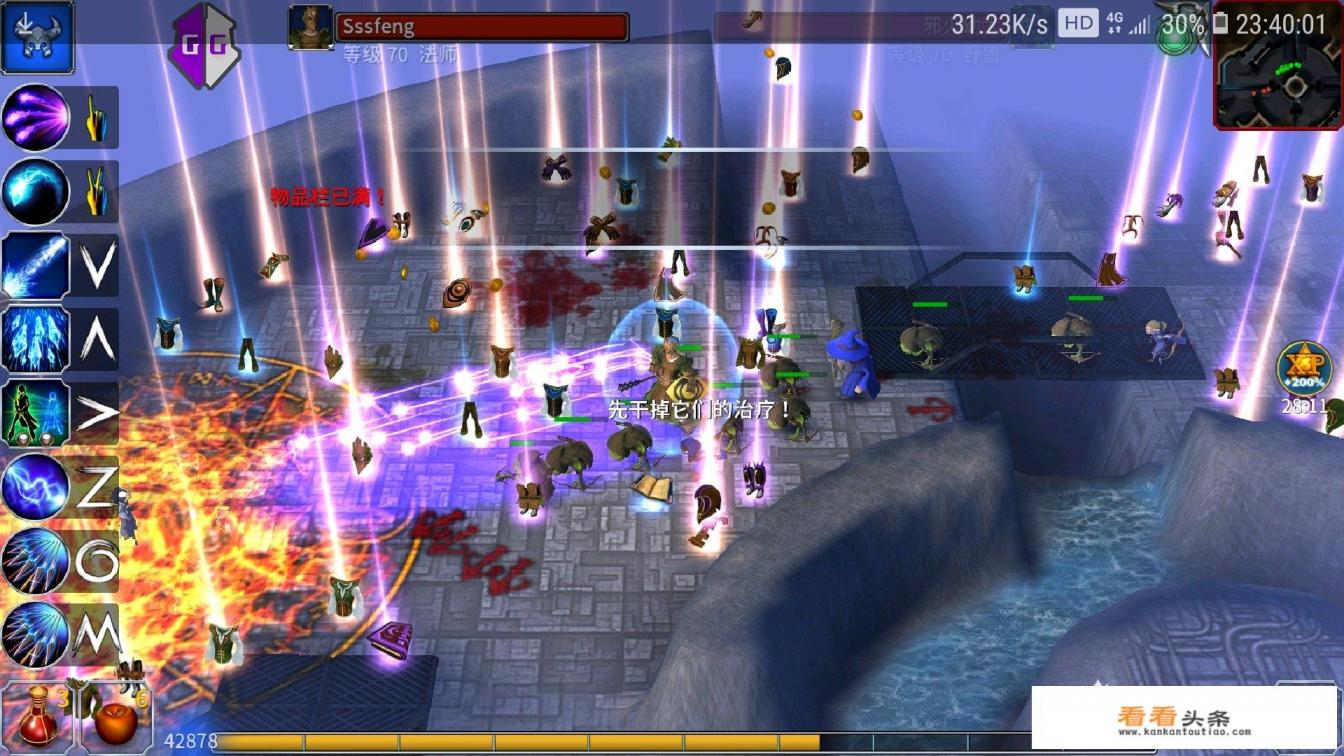
Task: Open the horned helmet character menu
Action: (37, 37)
